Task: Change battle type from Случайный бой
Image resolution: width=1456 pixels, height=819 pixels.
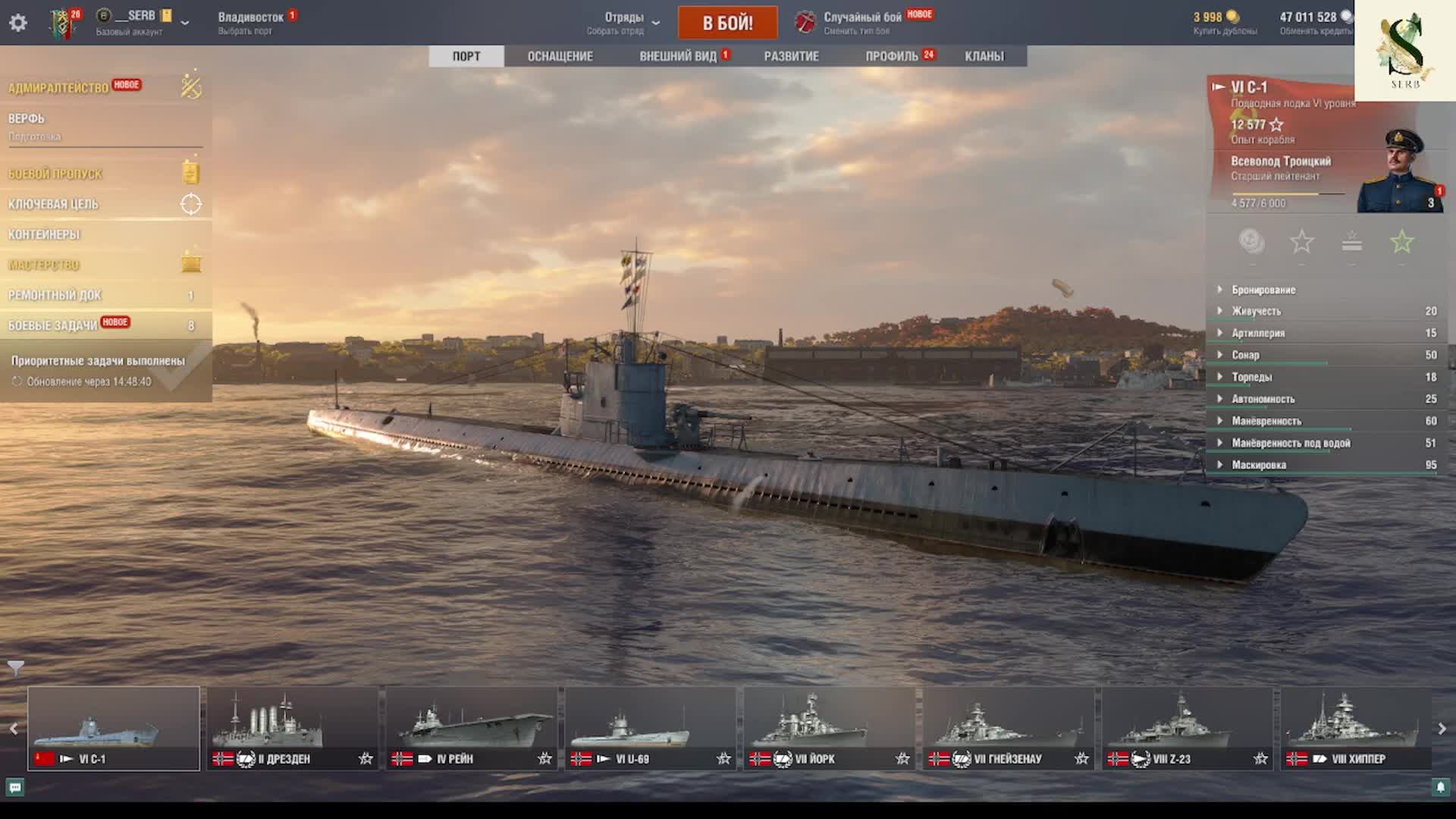Action: coord(862,22)
